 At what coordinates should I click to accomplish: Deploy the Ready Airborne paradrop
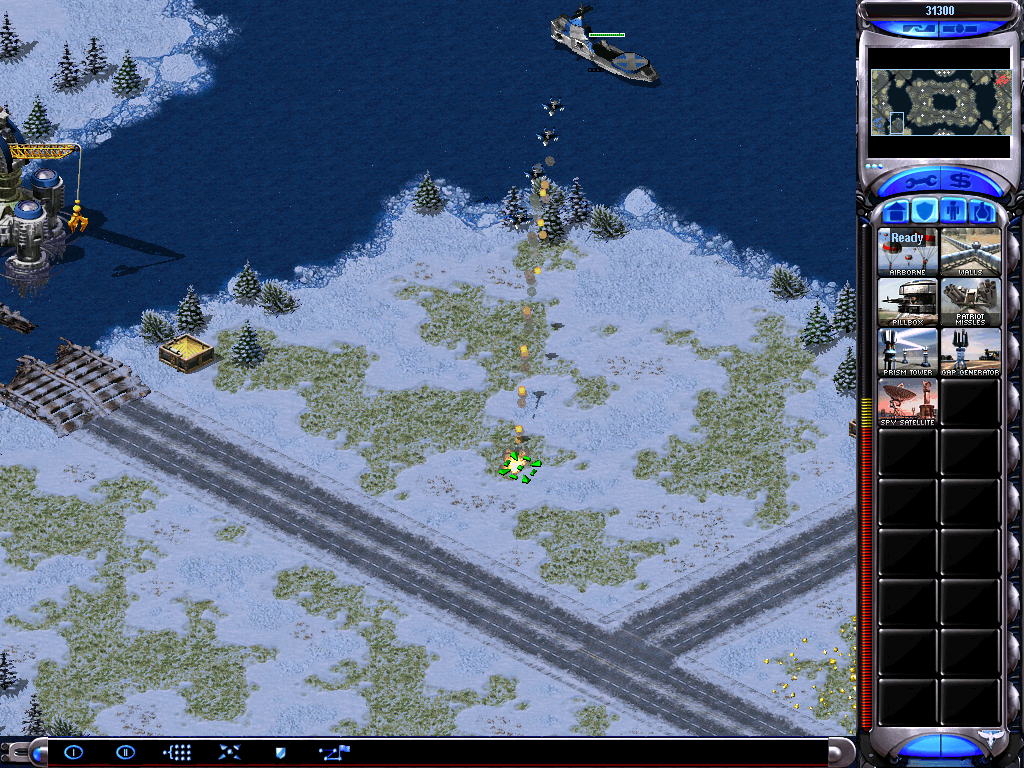(908, 252)
